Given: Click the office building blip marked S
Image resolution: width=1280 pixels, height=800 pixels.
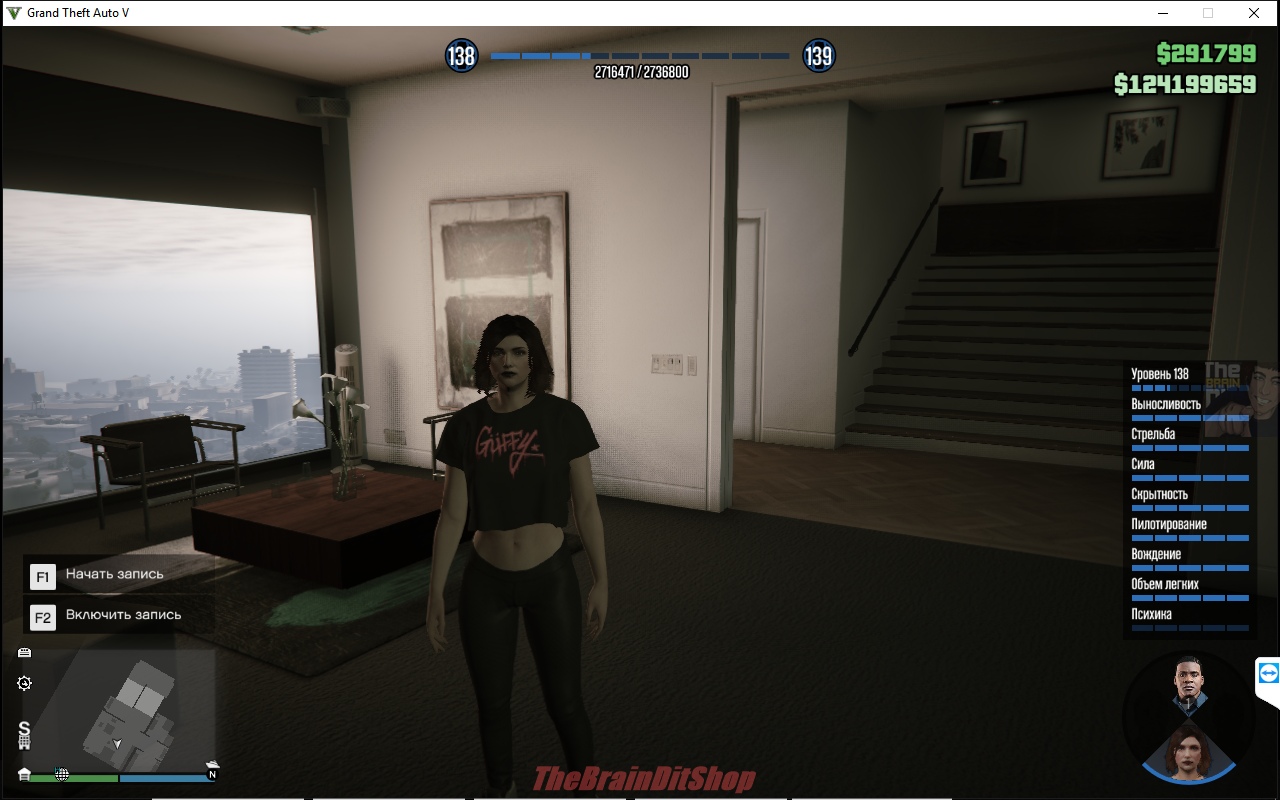Looking at the screenshot, I should [24, 736].
